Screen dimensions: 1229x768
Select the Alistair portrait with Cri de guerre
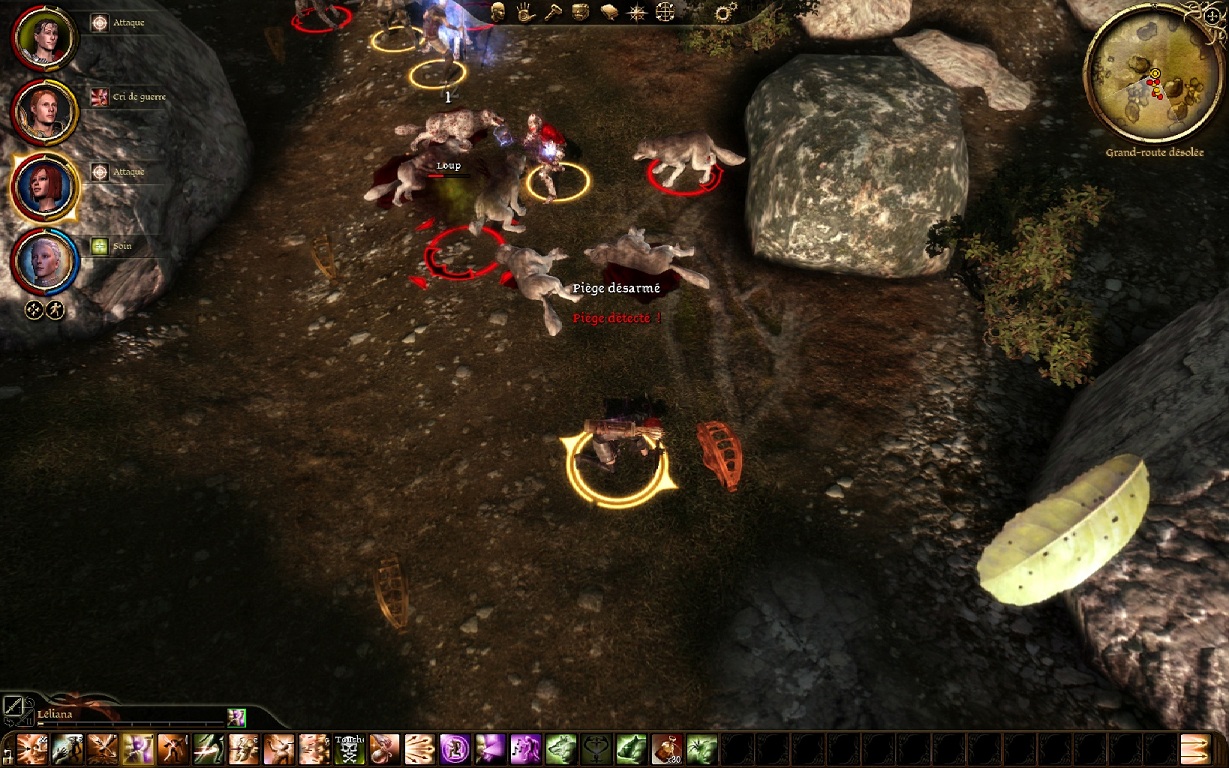point(44,110)
